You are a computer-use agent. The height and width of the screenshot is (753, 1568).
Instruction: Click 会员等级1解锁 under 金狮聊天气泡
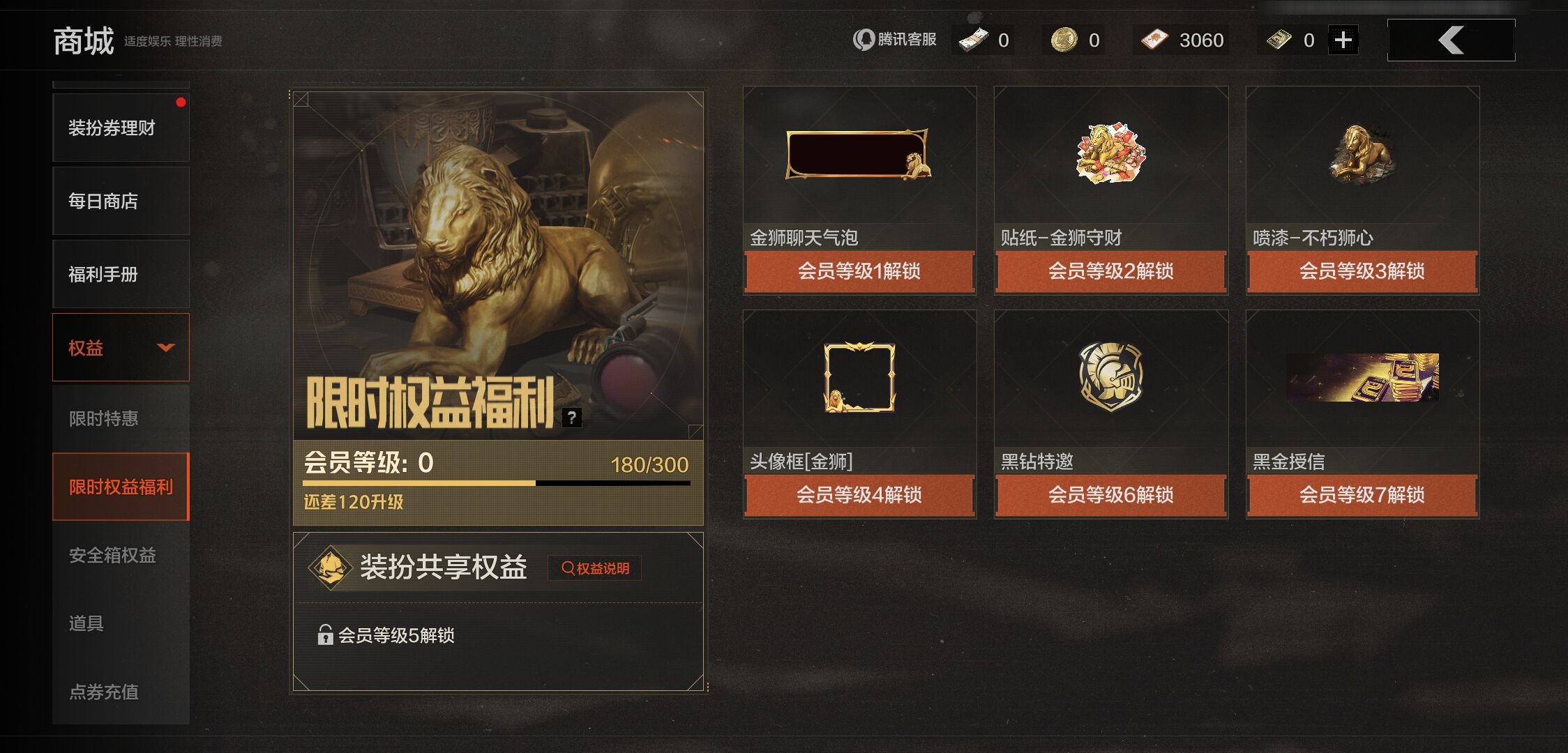(859, 273)
